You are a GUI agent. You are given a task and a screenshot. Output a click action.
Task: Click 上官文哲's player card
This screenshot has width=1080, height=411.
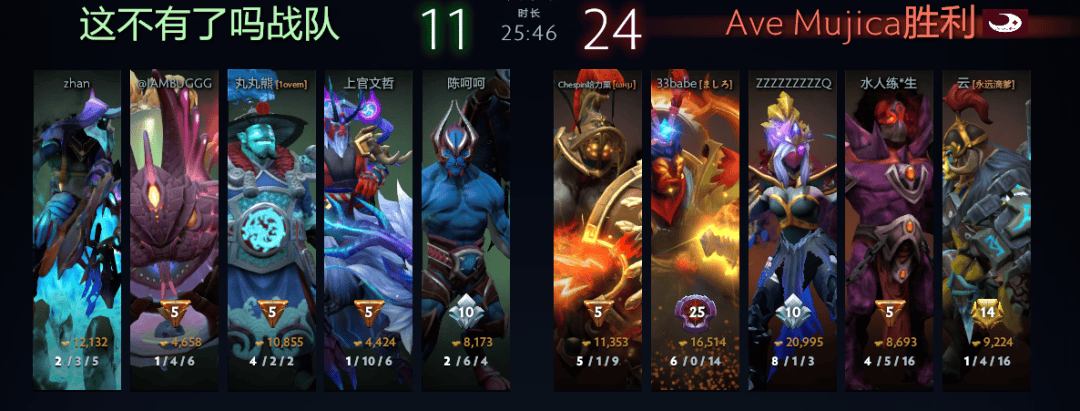(368, 230)
